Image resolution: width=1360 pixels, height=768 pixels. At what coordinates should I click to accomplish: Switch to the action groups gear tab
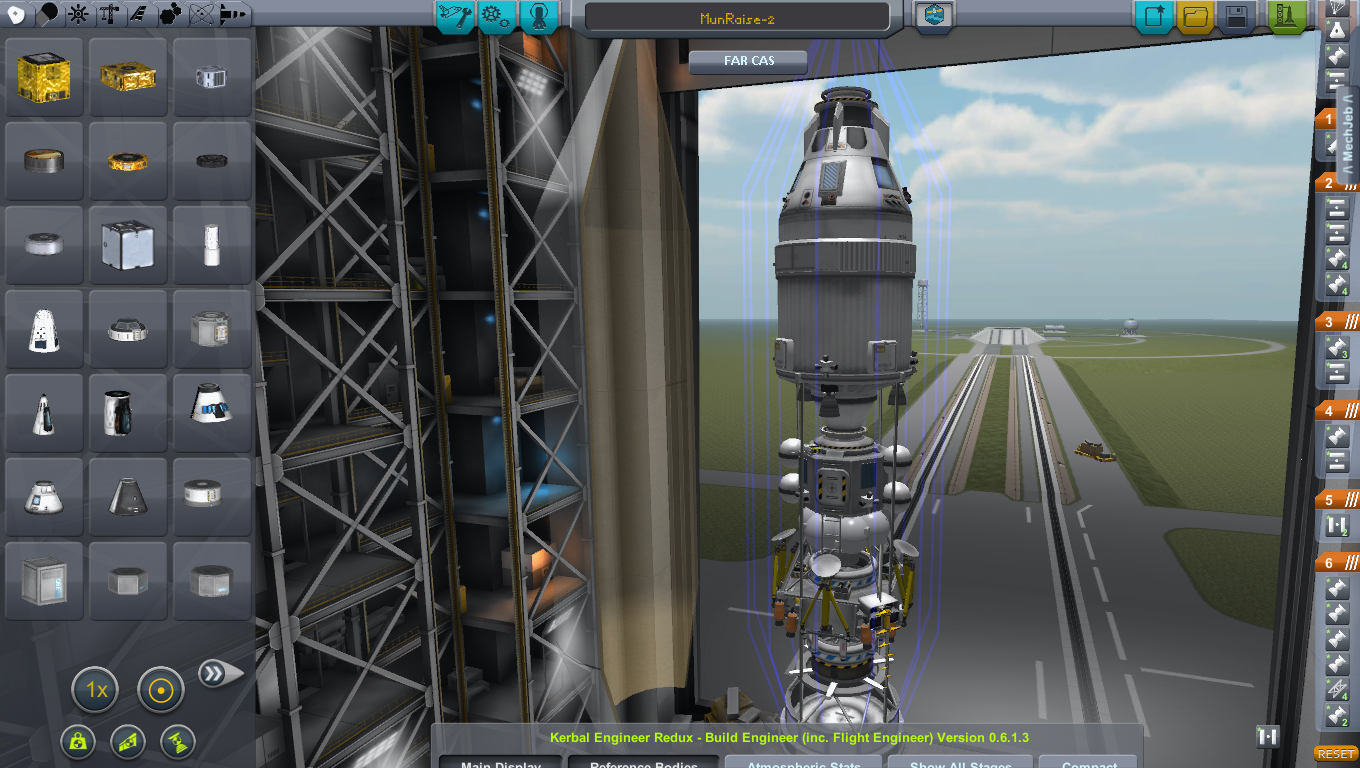pos(496,17)
